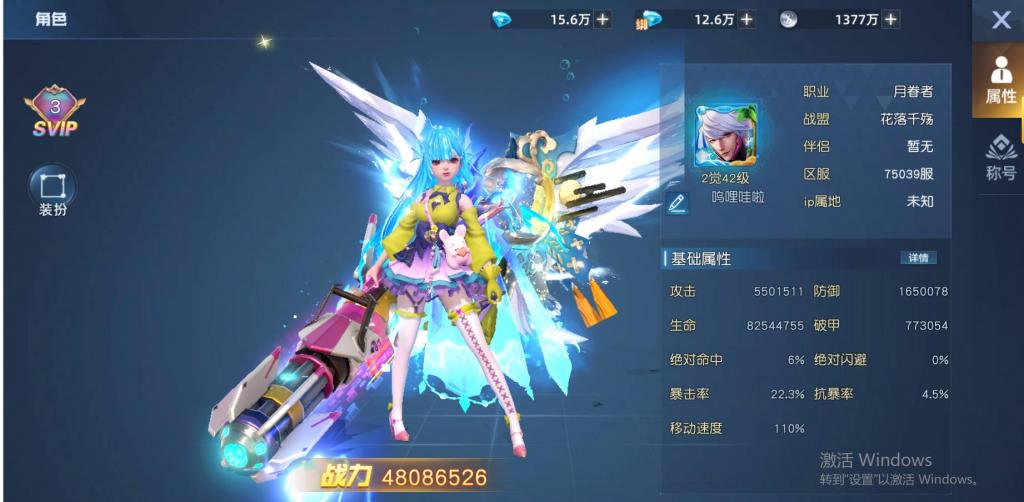Click the pencil edit-name icon
The image size is (1024, 502).
point(677,203)
